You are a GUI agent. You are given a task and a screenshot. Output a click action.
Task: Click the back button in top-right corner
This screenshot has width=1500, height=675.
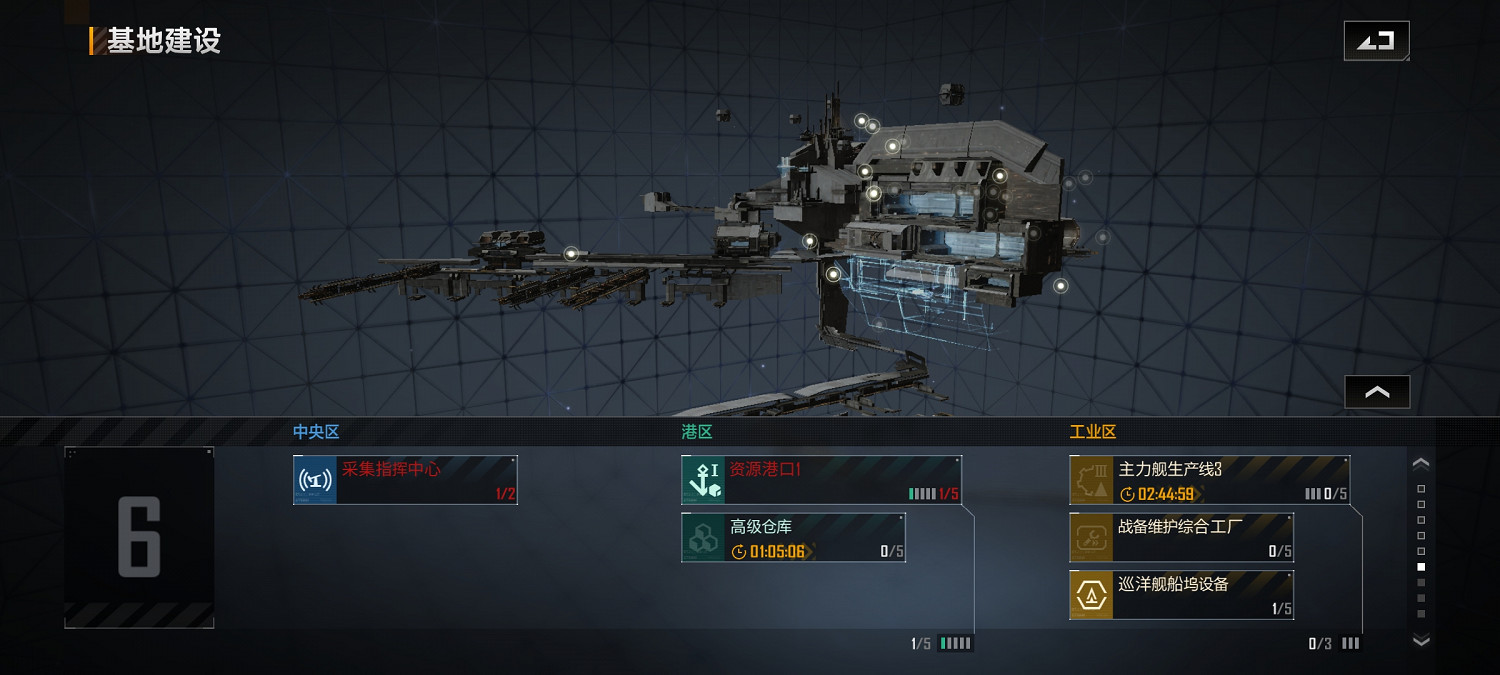[1376, 41]
